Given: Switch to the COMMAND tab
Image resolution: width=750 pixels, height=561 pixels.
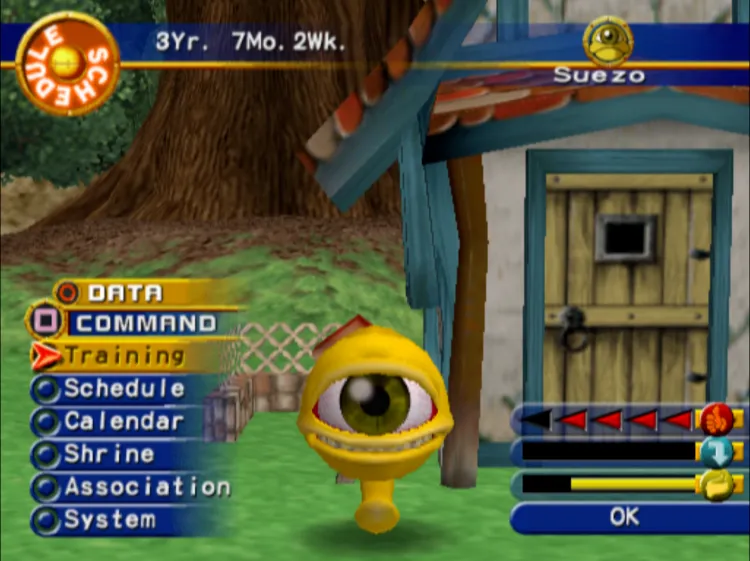Looking at the screenshot, I should pos(145,323).
